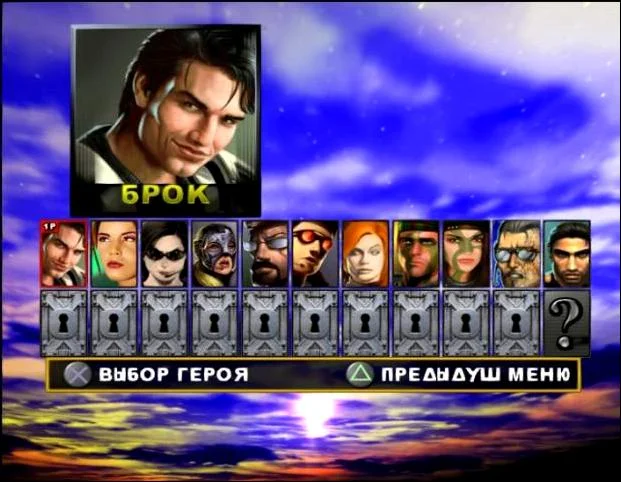
Task: Click the question mark random character tile
Action: 566,323
